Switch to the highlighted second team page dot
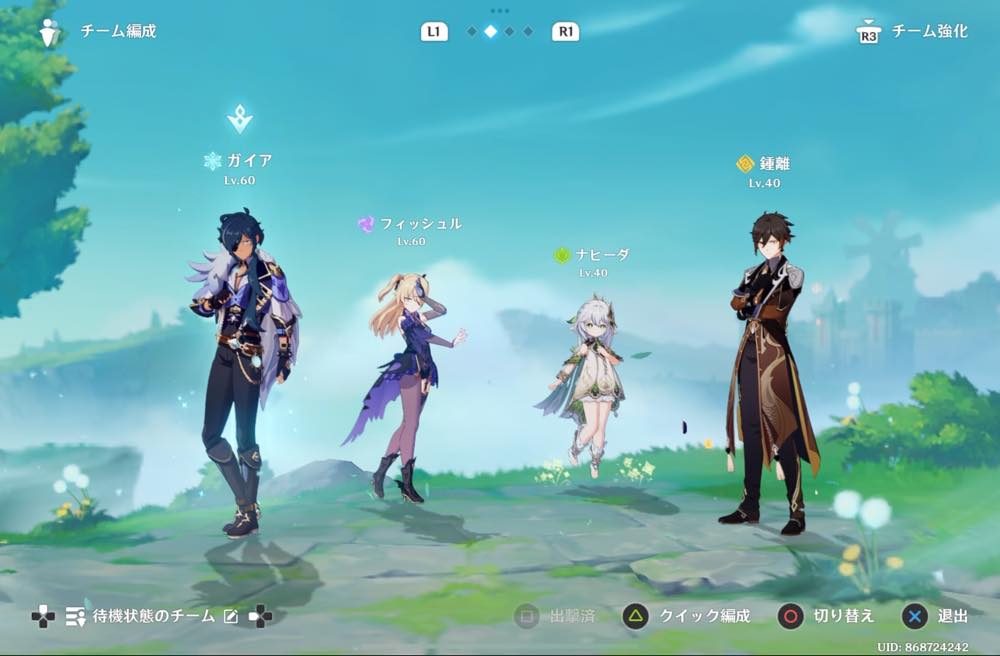Screen dimensions: 1000x656 click(x=490, y=32)
